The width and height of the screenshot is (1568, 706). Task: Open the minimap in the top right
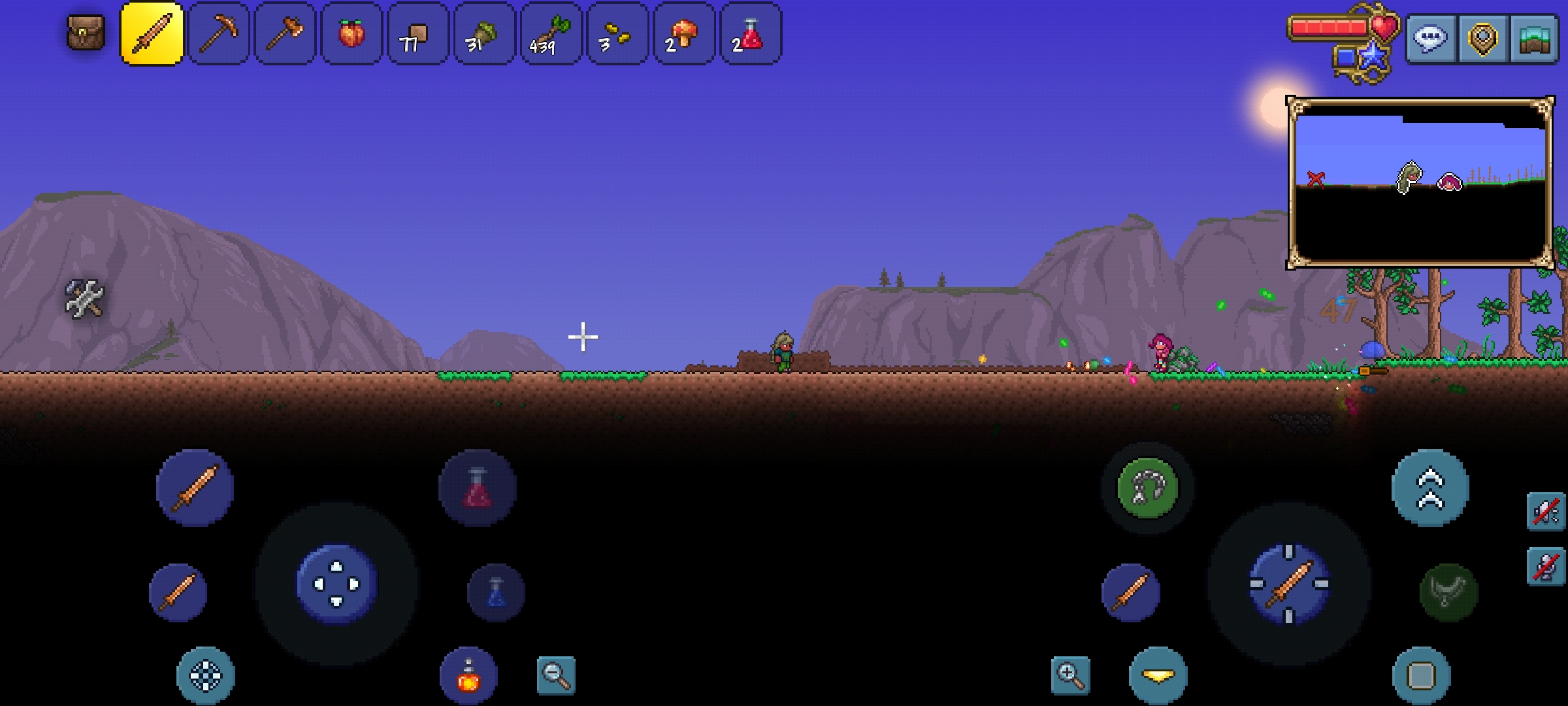pos(1420,182)
